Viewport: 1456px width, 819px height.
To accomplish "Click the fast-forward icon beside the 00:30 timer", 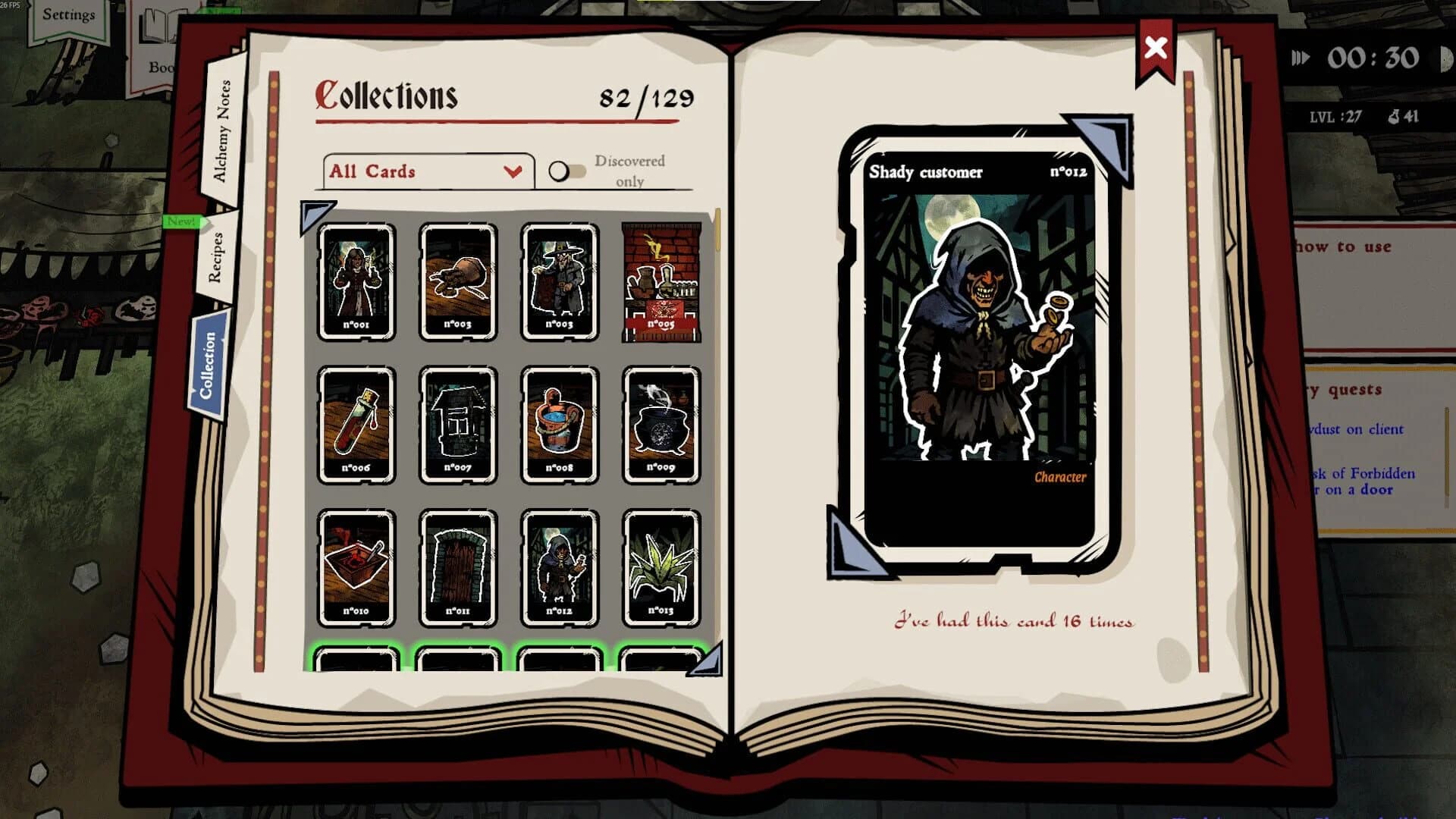I will click(1302, 56).
